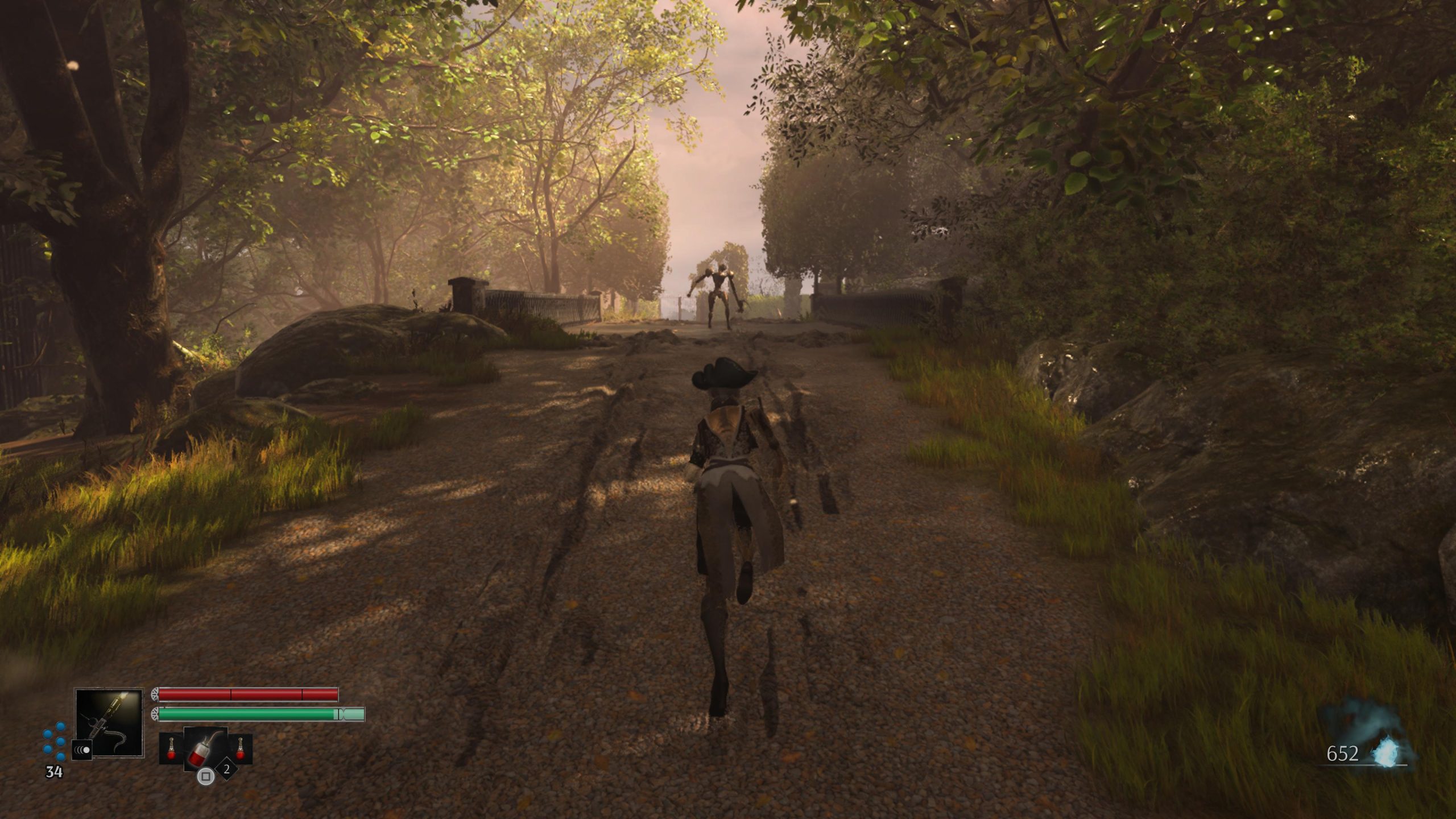Select the equipped weapon icon
1456x819 pixels.
(109, 722)
